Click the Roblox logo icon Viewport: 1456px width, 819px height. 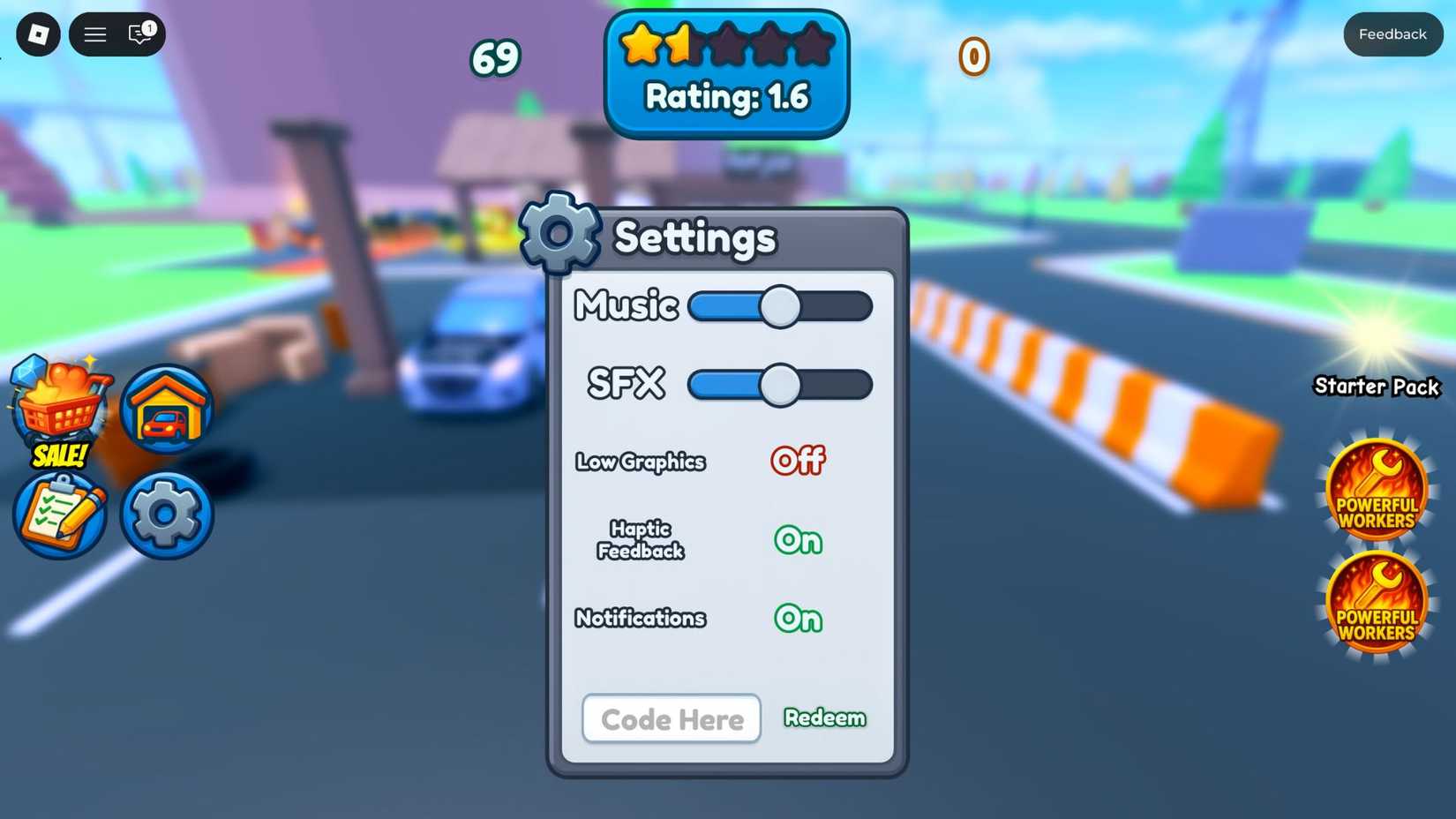(x=37, y=34)
